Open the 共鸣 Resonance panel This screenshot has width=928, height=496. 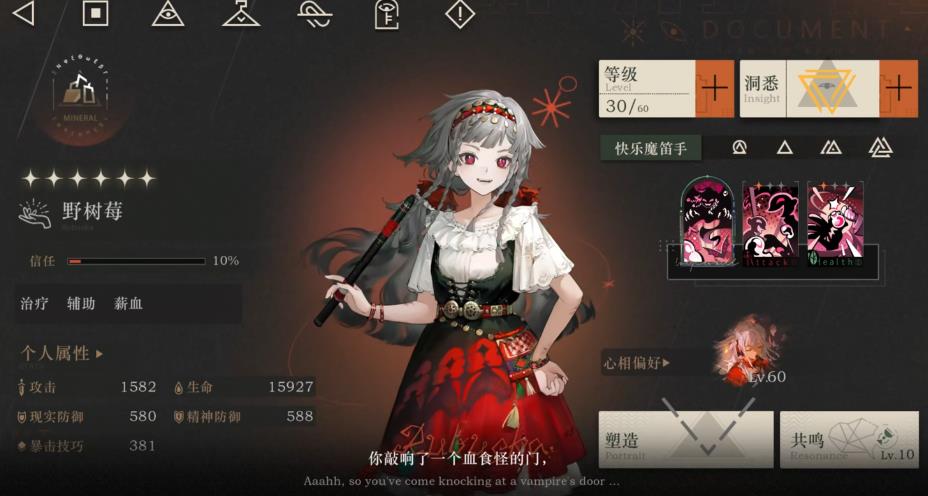pos(848,439)
